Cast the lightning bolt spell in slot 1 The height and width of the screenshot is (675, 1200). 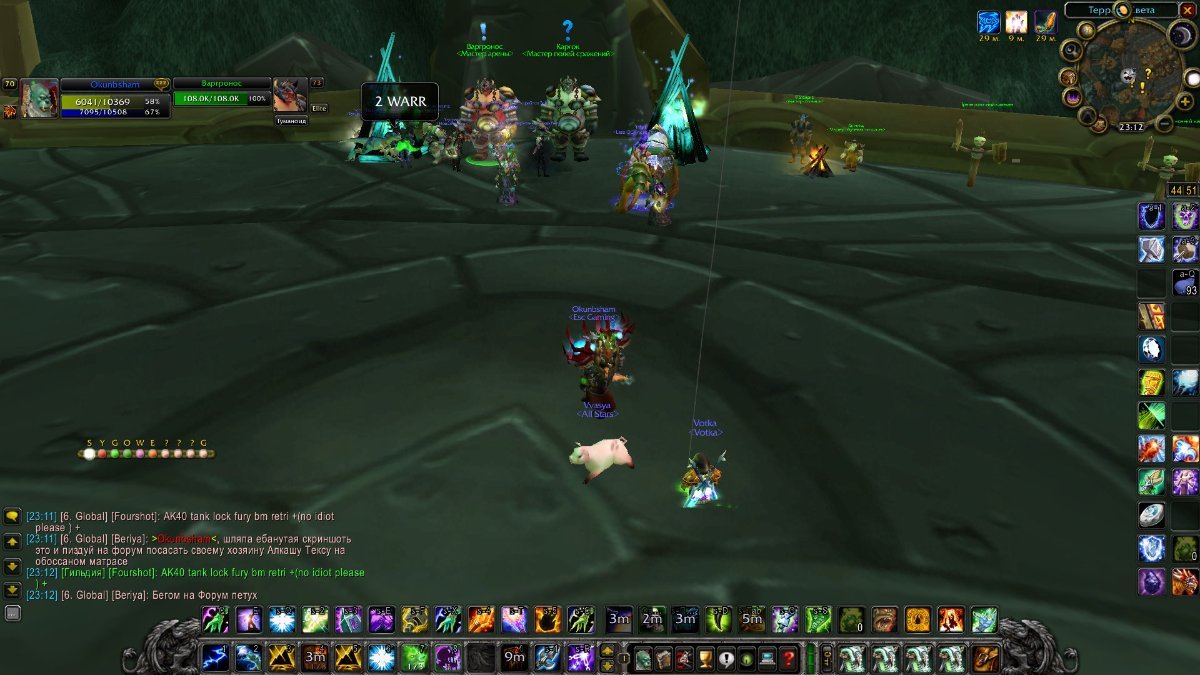[x=215, y=658]
